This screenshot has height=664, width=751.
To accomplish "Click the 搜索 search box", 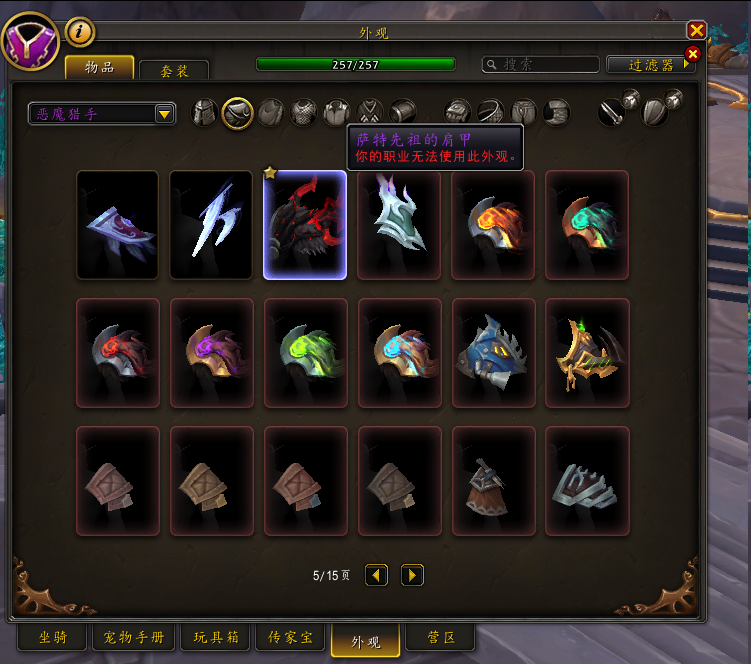I will pos(540,64).
